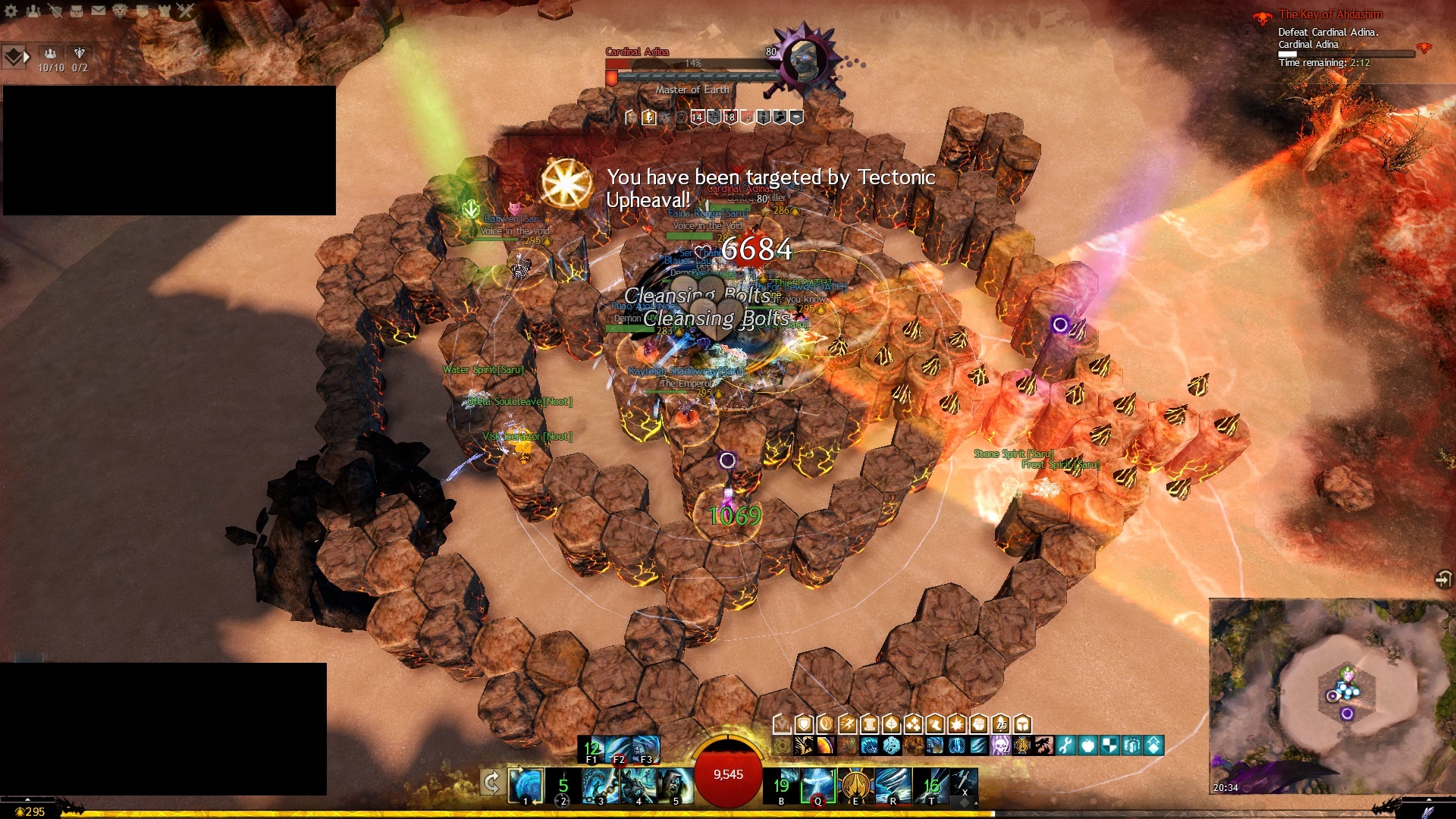Activate armored figure skill in slot 4
The width and height of the screenshot is (1456, 819).
pos(639,785)
